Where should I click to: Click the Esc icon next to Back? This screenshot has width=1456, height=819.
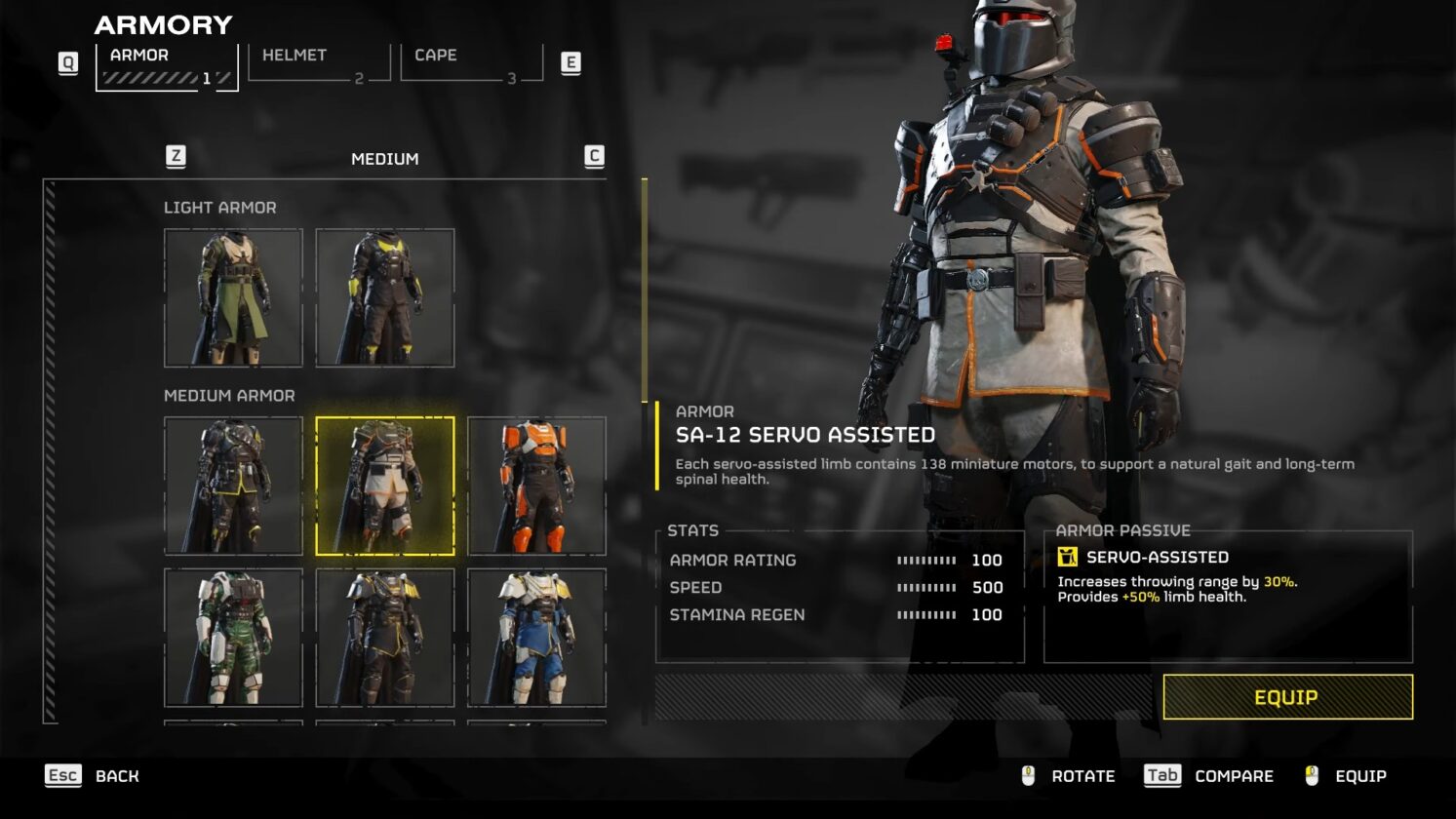[x=62, y=775]
